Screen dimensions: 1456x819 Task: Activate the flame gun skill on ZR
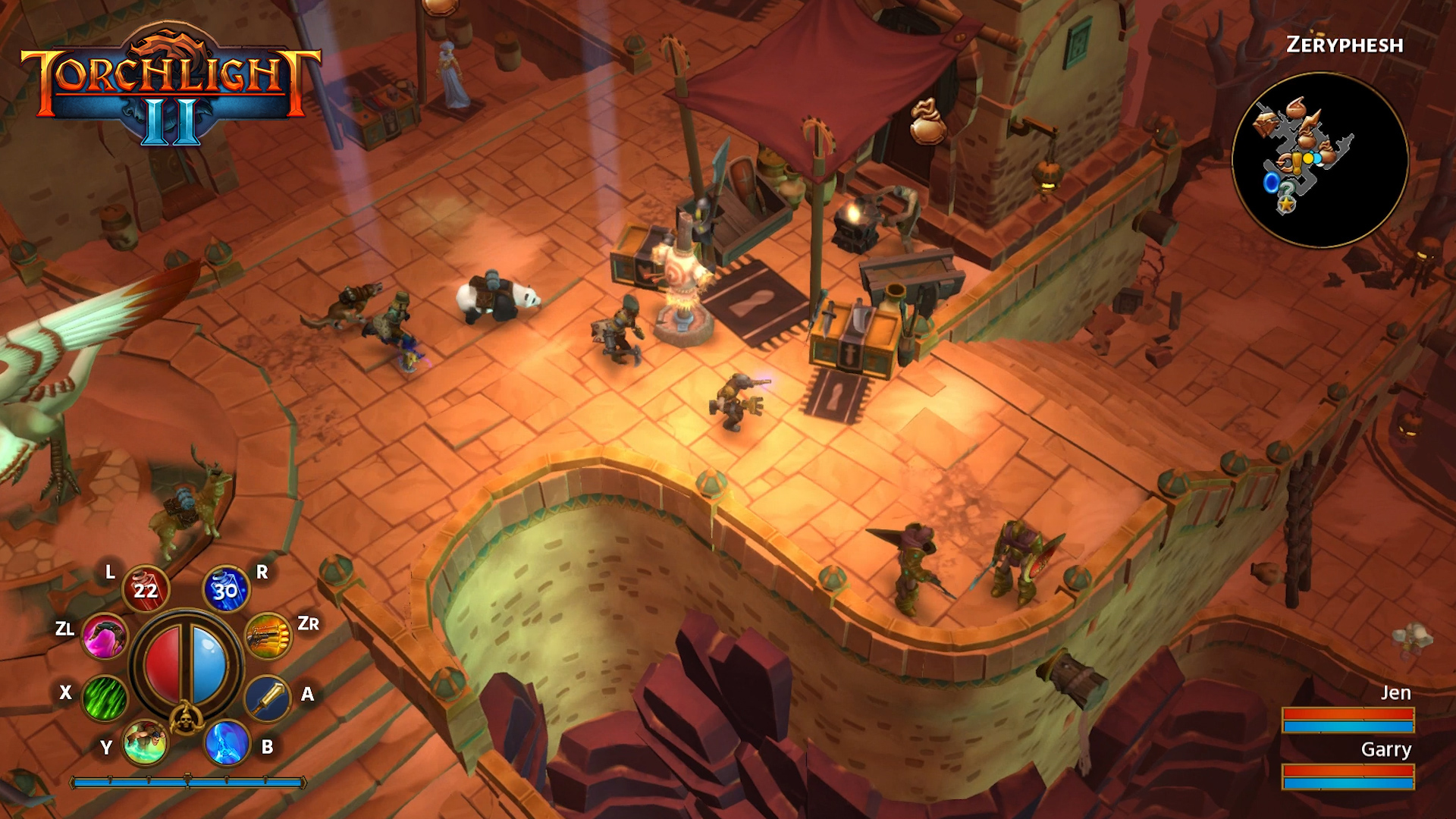[268, 637]
